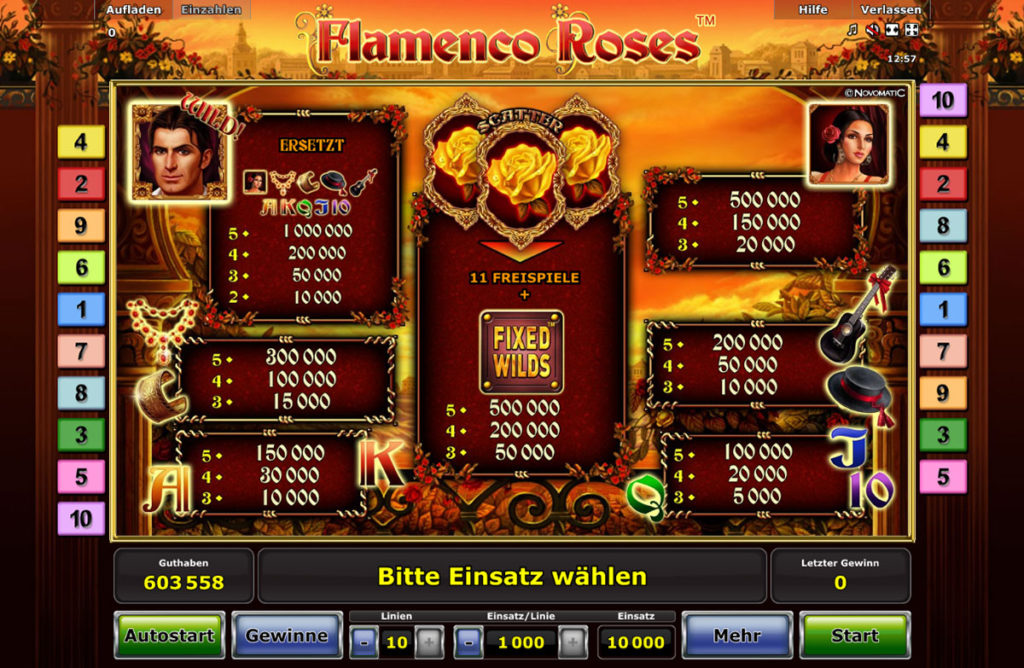Click the horizontal-arrows resize icon
Image resolution: width=1024 pixels, height=668 pixels.
(892, 30)
